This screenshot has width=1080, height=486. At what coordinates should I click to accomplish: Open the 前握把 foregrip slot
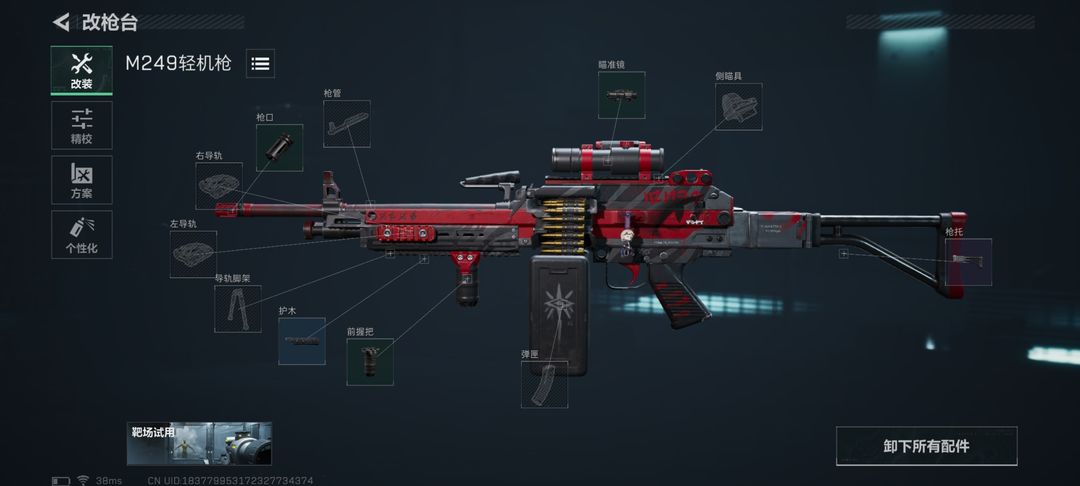[x=370, y=362]
